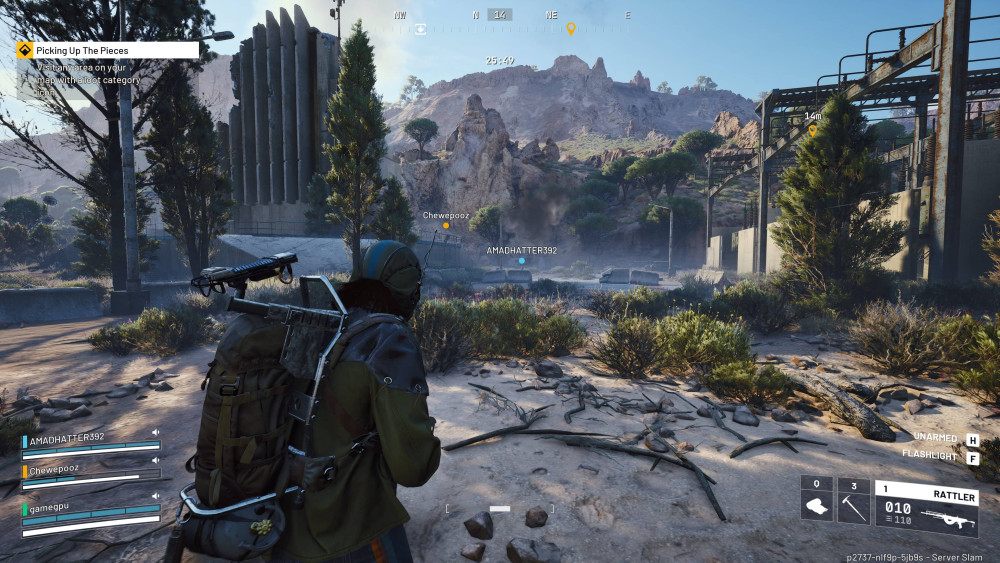Viewport: 1000px width, 563px height.
Task: Toggle voice speaker icon for Chewepooz
Action: (x=156, y=463)
